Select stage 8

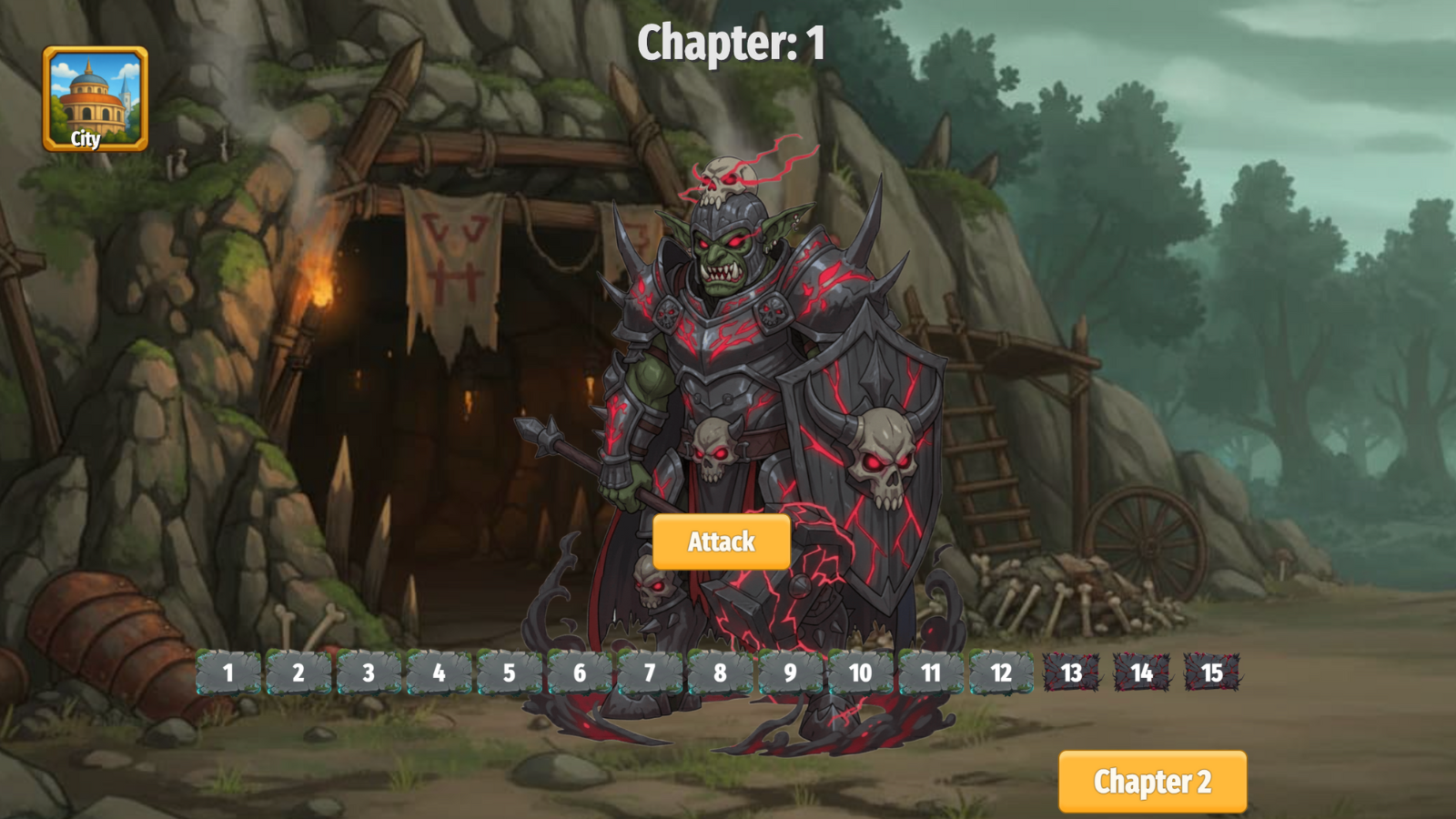click(x=721, y=674)
